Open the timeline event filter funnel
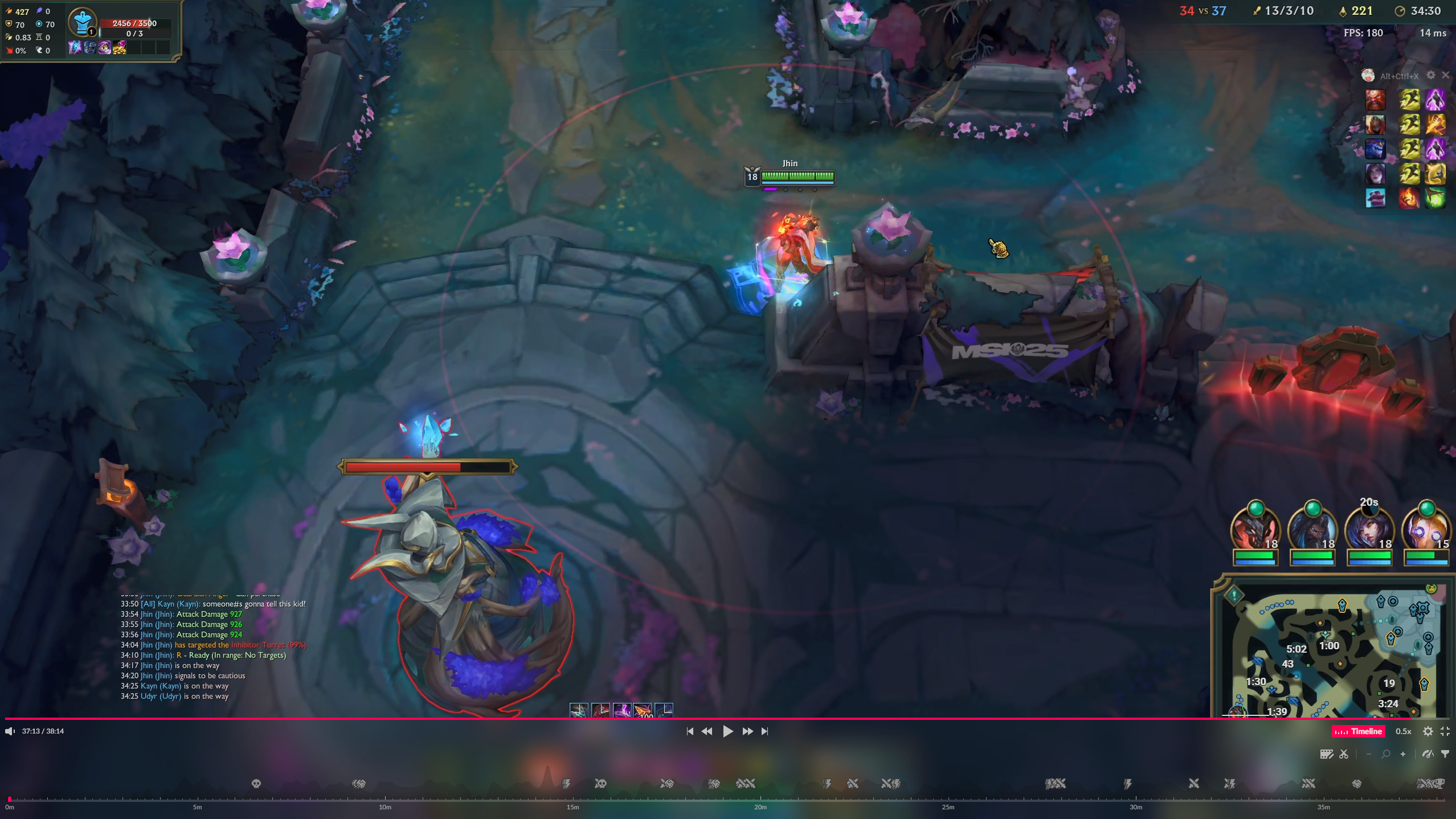The width and height of the screenshot is (1456, 819). (x=1445, y=754)
